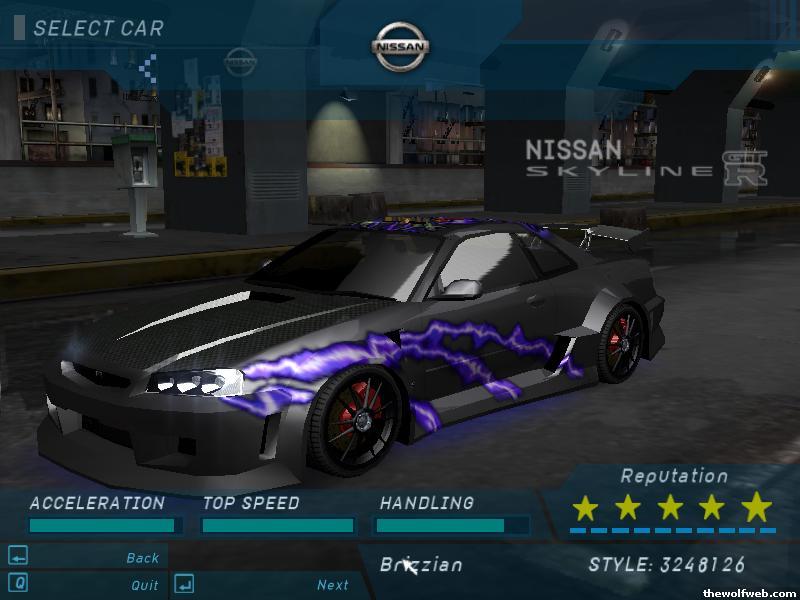Screen dimensions: 800x600
Task: Select the large Nissan manufacturer logo
Action: (401, 47)
